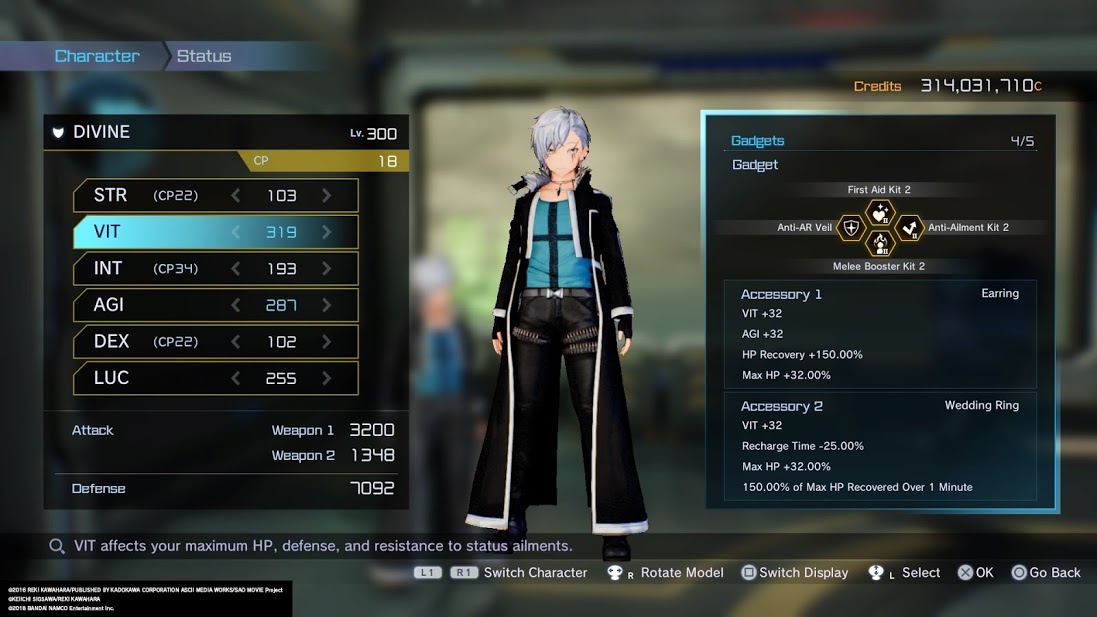Select the AGI stat row
The width and height of the screenshot is (1097, 617).
pos(215,305)
